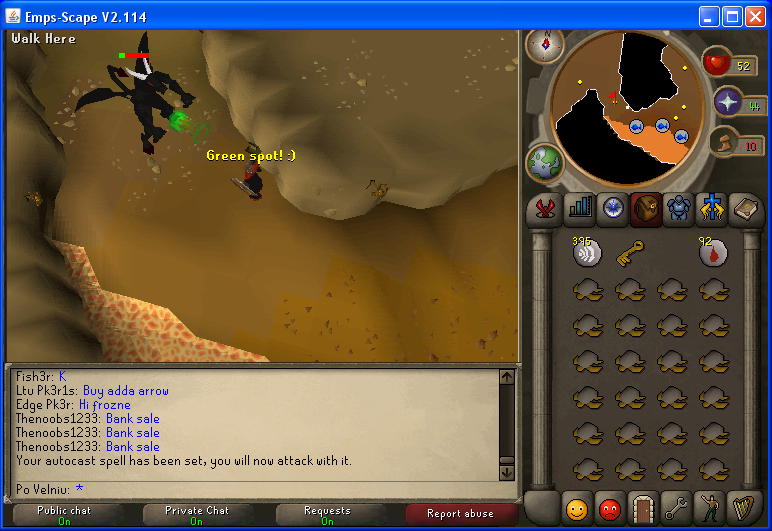
Task: Open the emotes tab
Action: [711, 507]
